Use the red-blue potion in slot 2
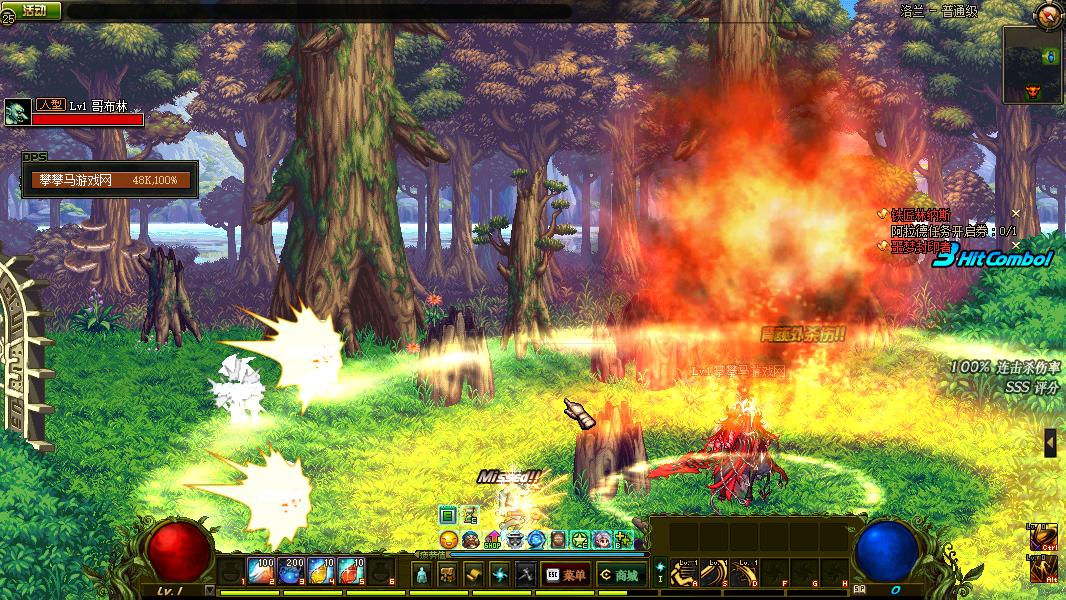 (263, 571)
